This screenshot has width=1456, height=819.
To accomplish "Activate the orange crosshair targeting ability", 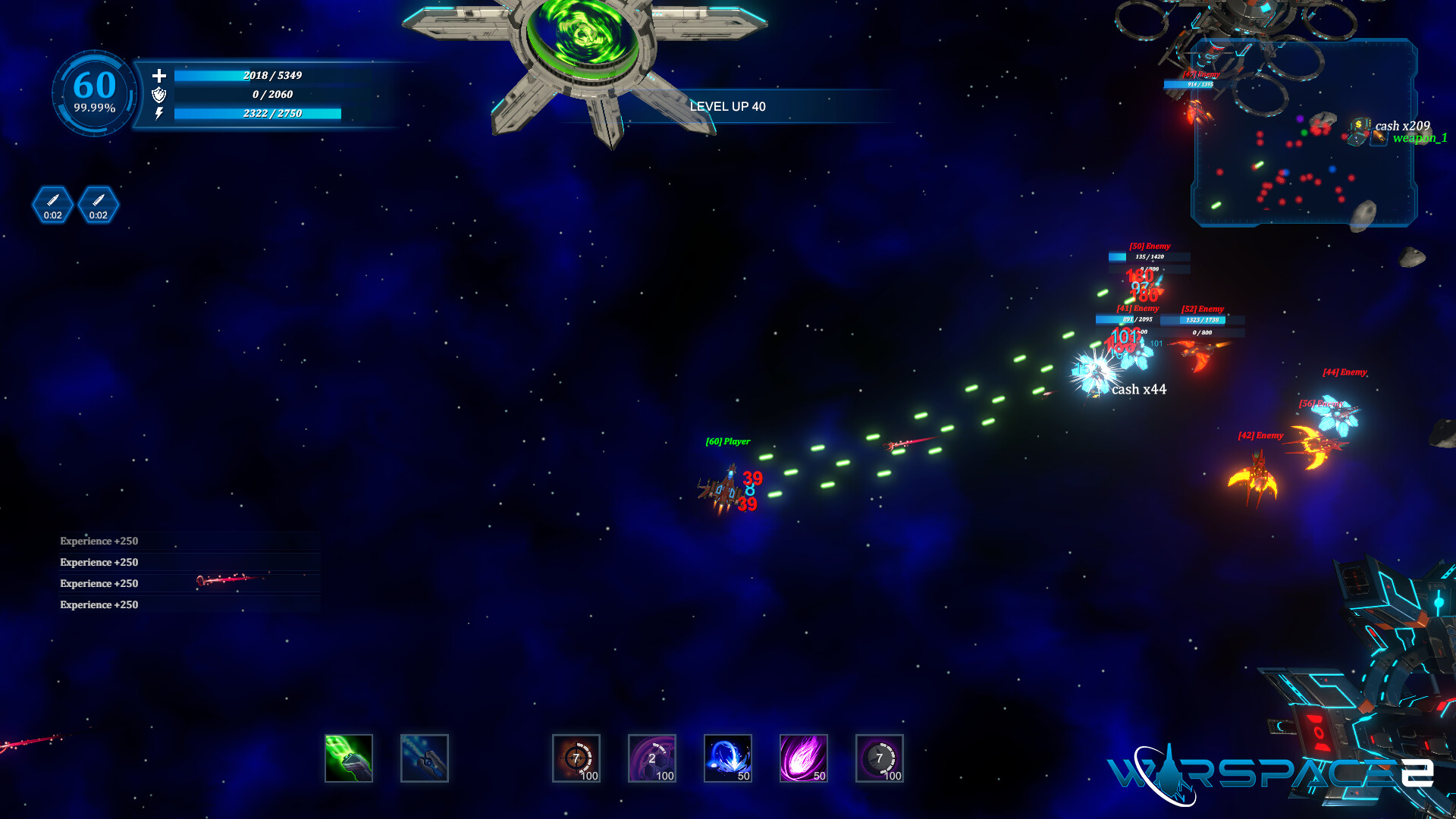I will point(576,758).
